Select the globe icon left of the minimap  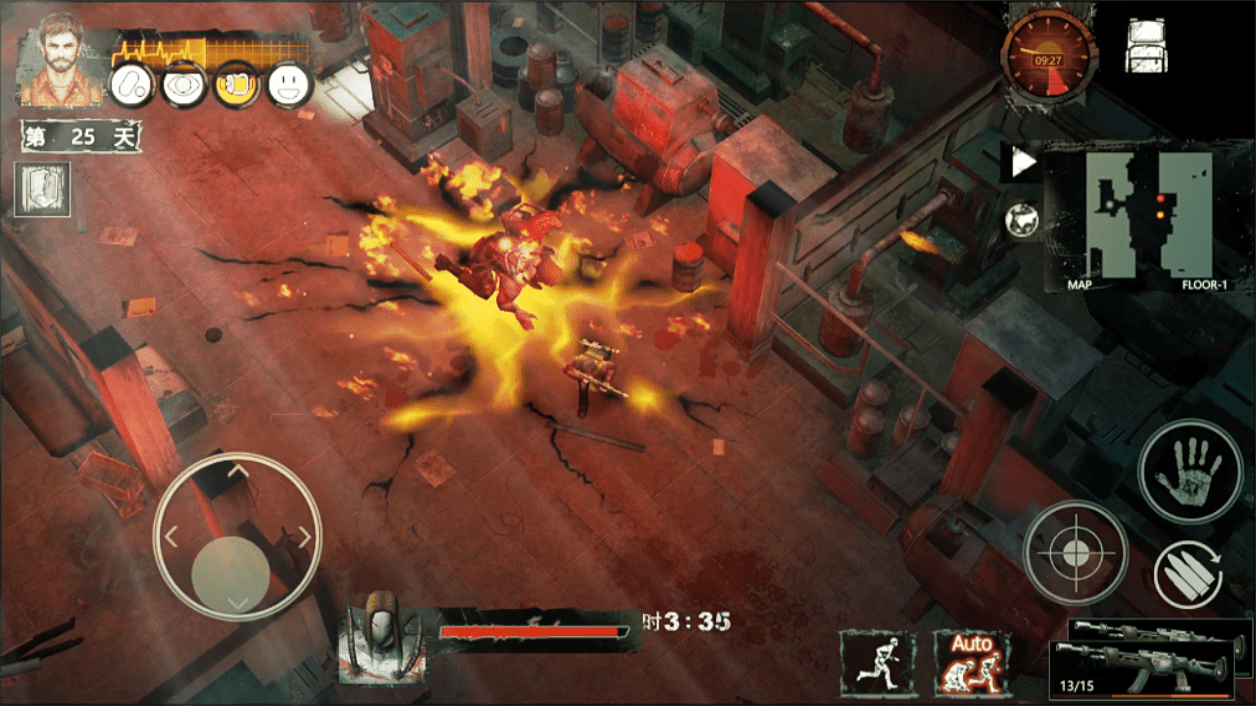click(1022, 220)
